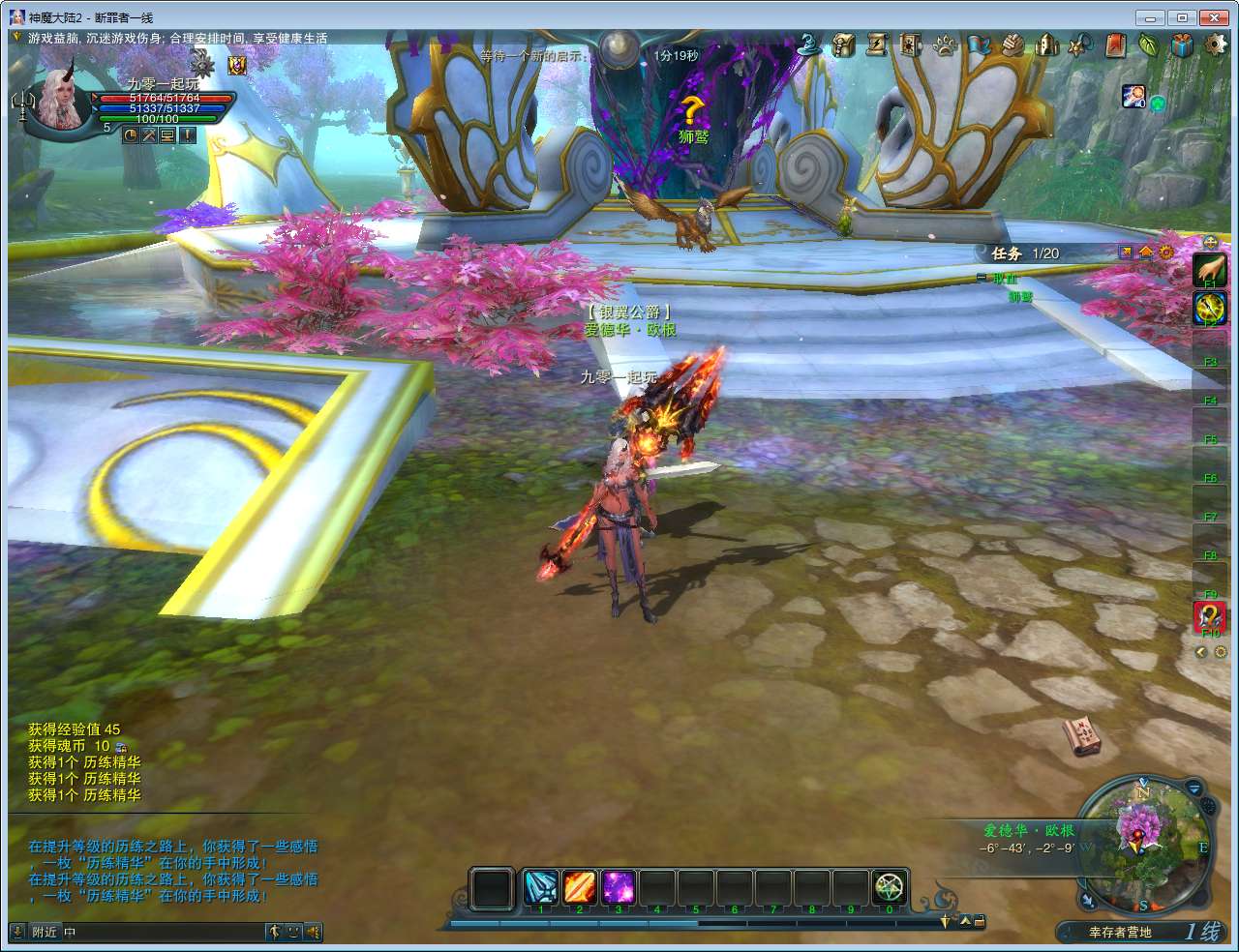Image resolution: width=1239 pixels, height=952 pixels.
Task: Close the game window
Action: coord(1213,17)
